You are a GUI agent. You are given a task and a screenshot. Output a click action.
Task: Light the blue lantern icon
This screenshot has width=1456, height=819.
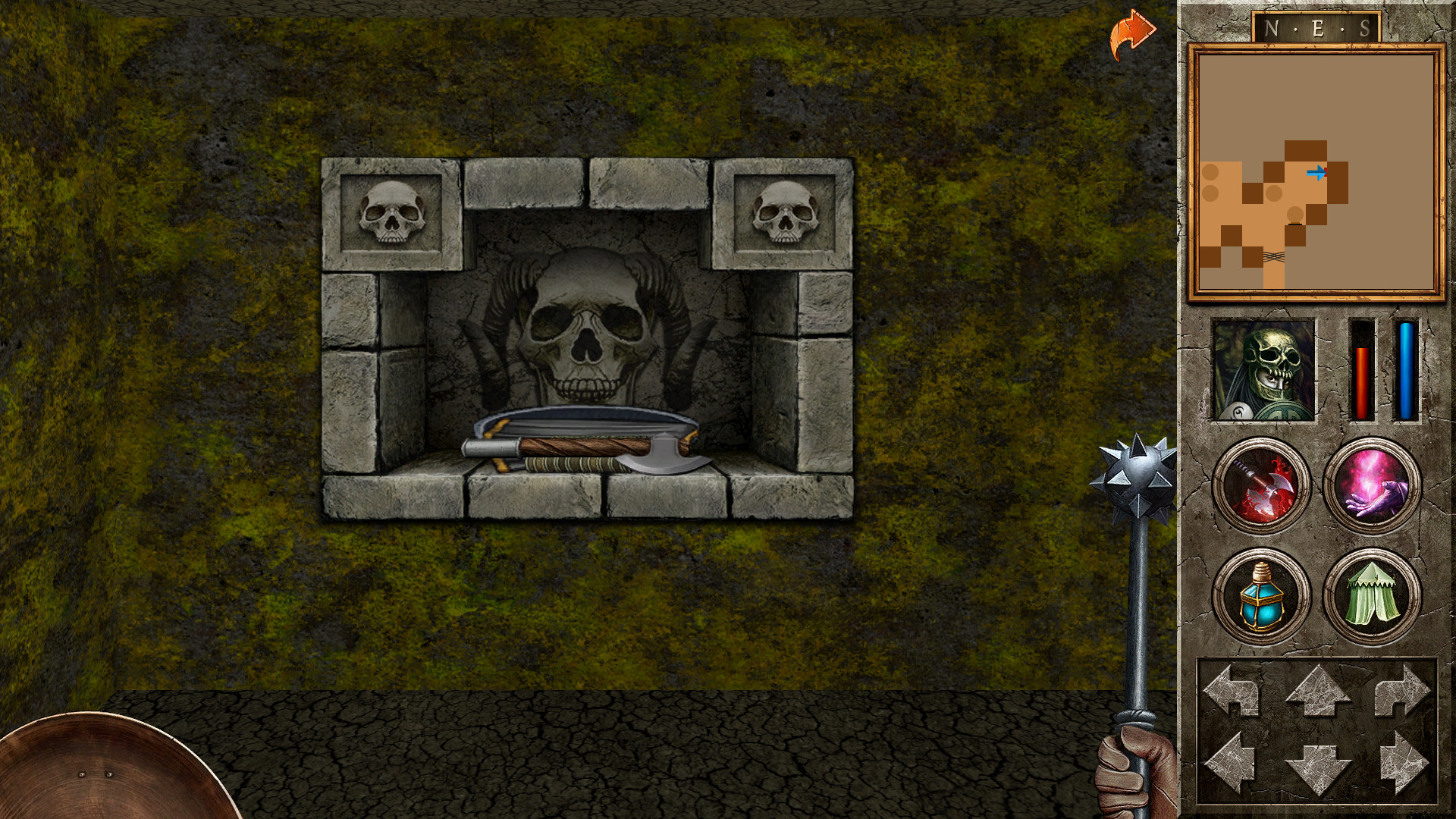pos(1261,598)
